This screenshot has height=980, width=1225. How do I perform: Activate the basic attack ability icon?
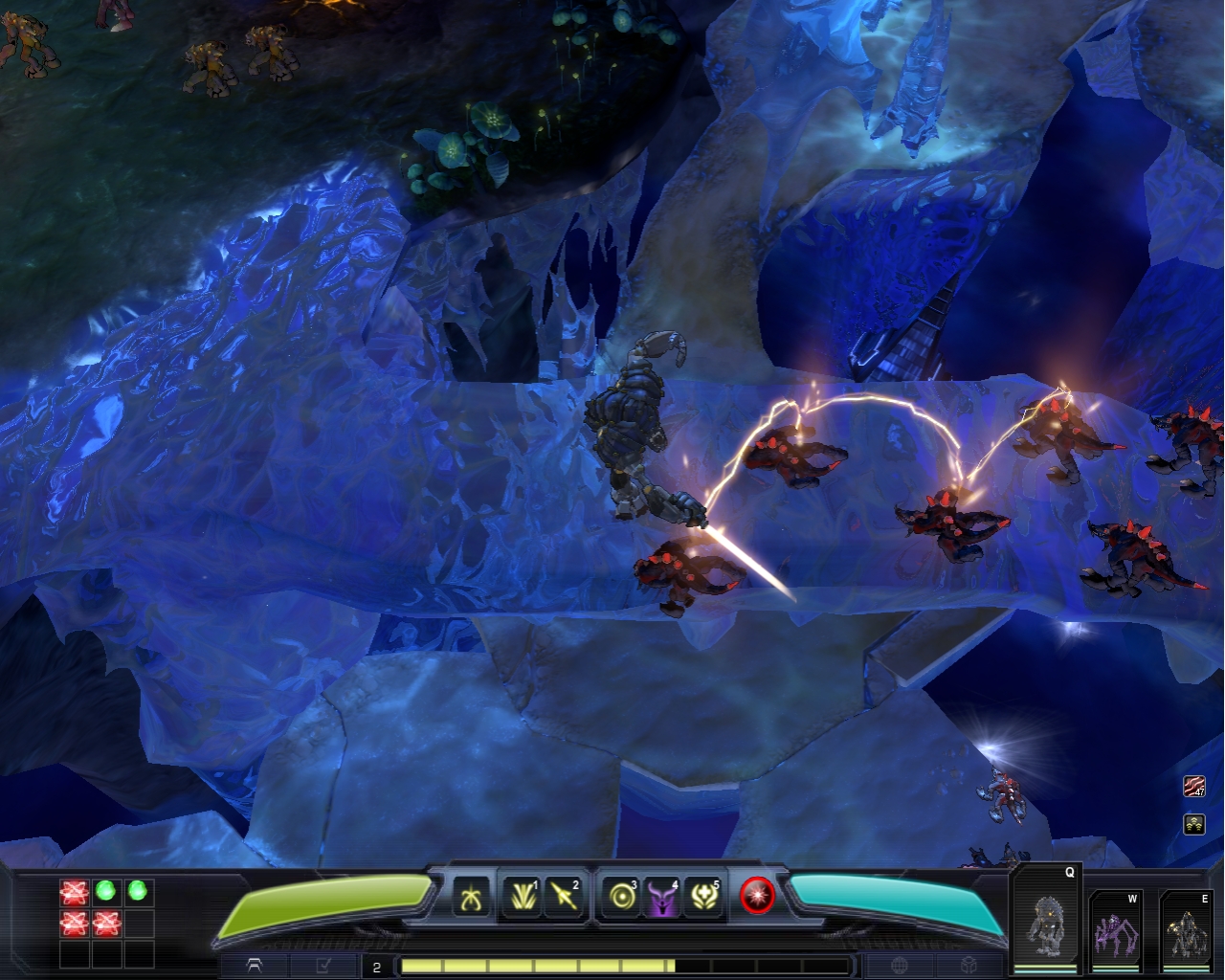coord(471,897)
